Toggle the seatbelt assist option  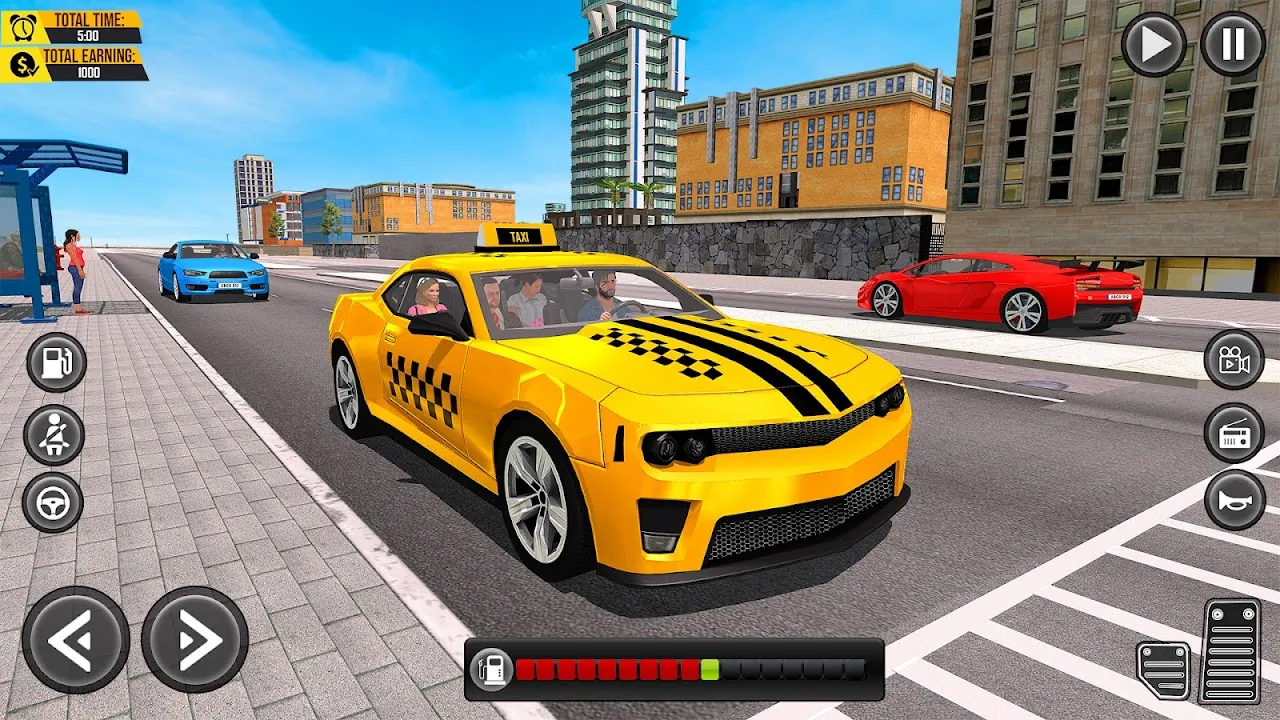pyautogui.click(x=53, y=434)
